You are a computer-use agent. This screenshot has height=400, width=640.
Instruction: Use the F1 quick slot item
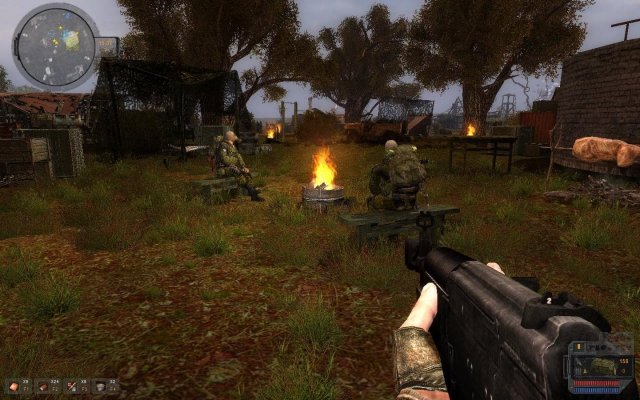click(x=14, y=385)
